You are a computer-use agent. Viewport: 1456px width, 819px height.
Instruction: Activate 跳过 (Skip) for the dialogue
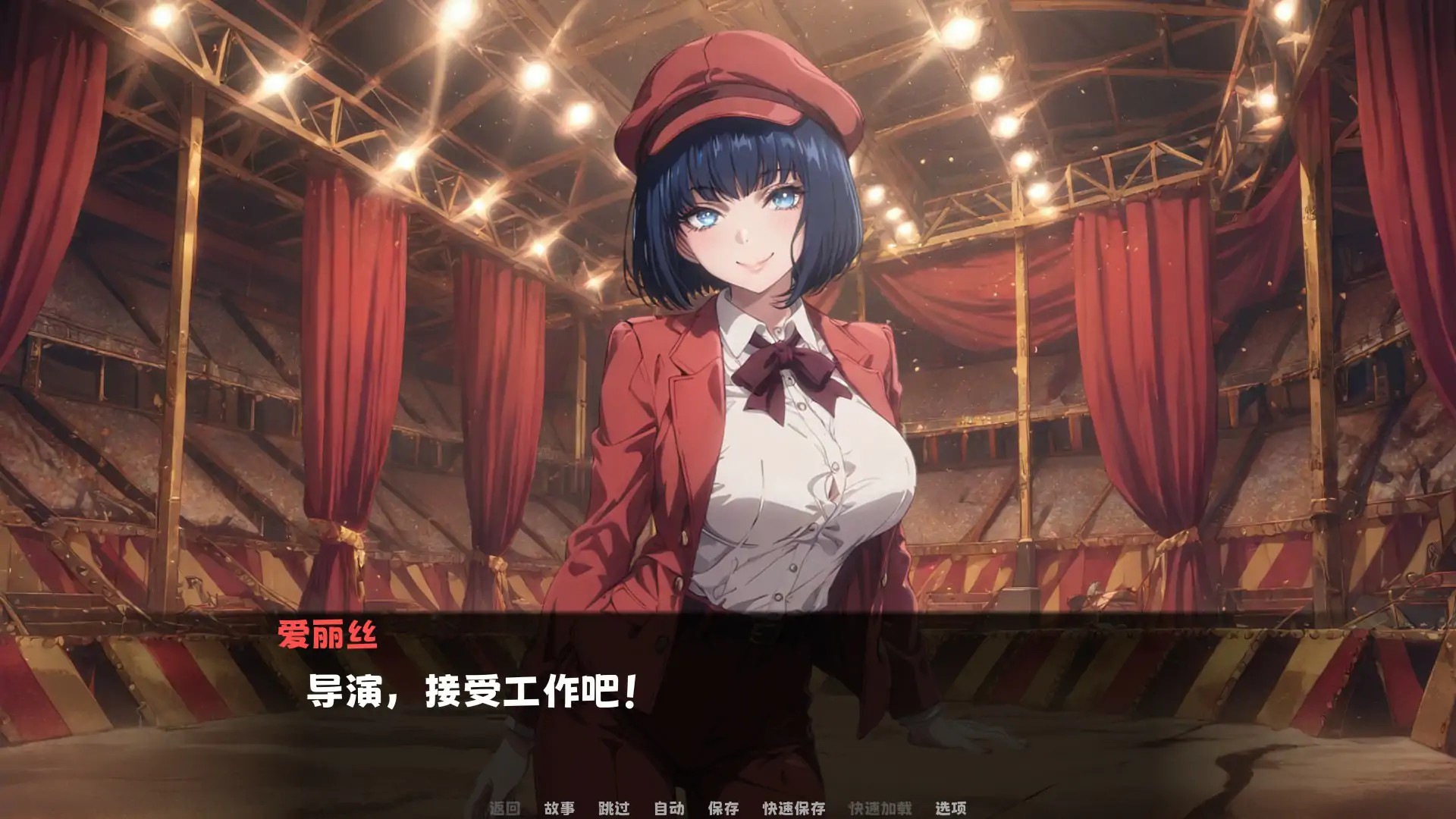(x=613, y=808)
